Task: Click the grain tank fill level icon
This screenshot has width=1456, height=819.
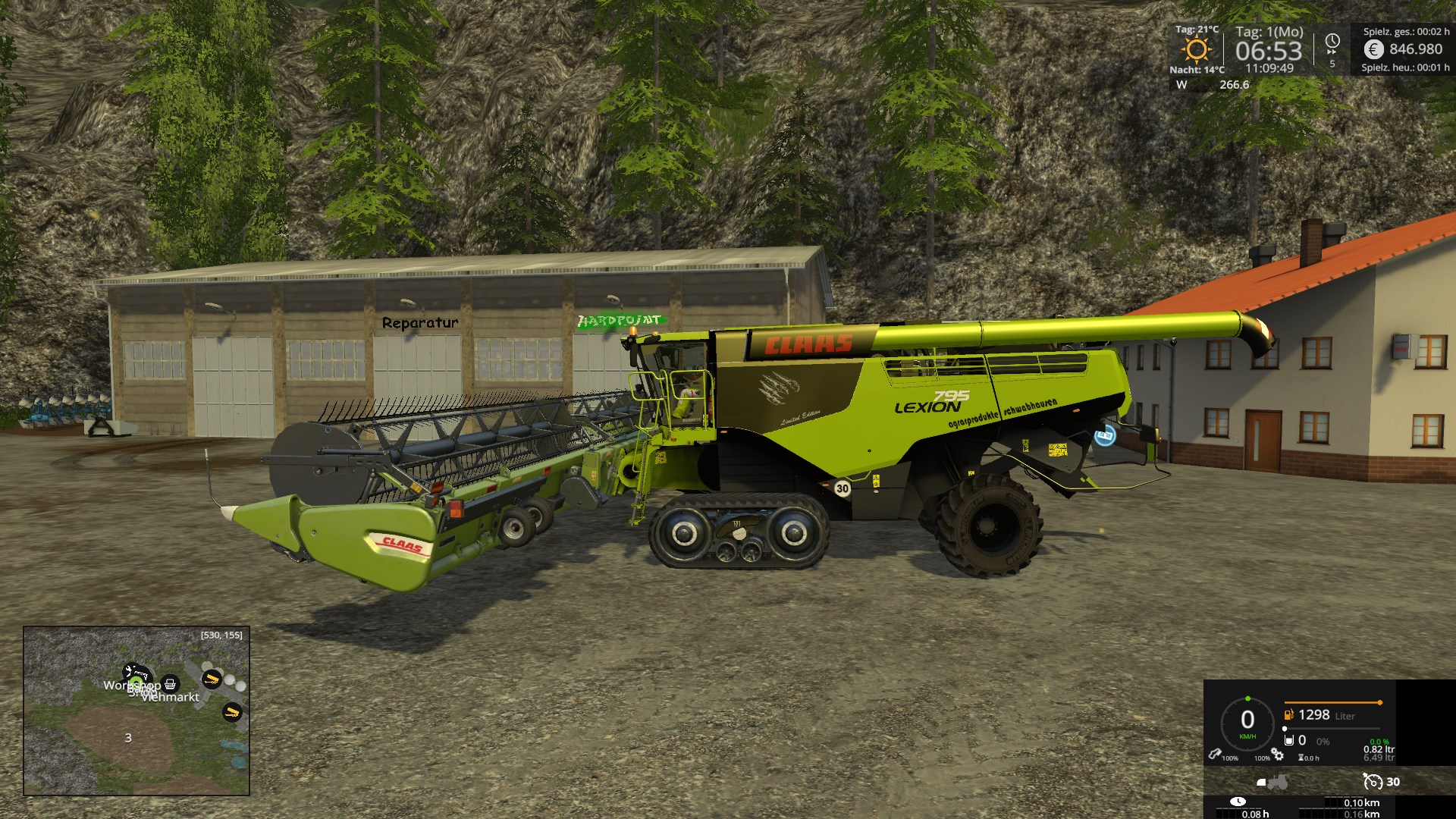Action: [x=1288, y=740]
